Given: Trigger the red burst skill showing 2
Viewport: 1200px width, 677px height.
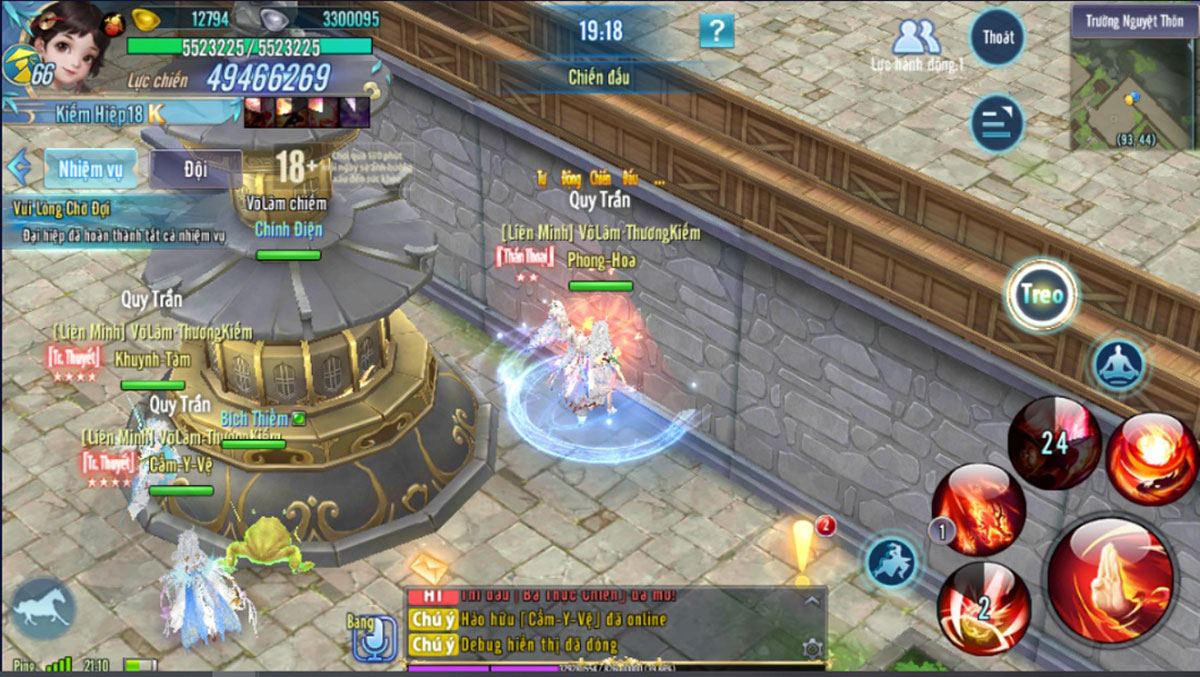Looking at the screenshot, I should 984,607.
